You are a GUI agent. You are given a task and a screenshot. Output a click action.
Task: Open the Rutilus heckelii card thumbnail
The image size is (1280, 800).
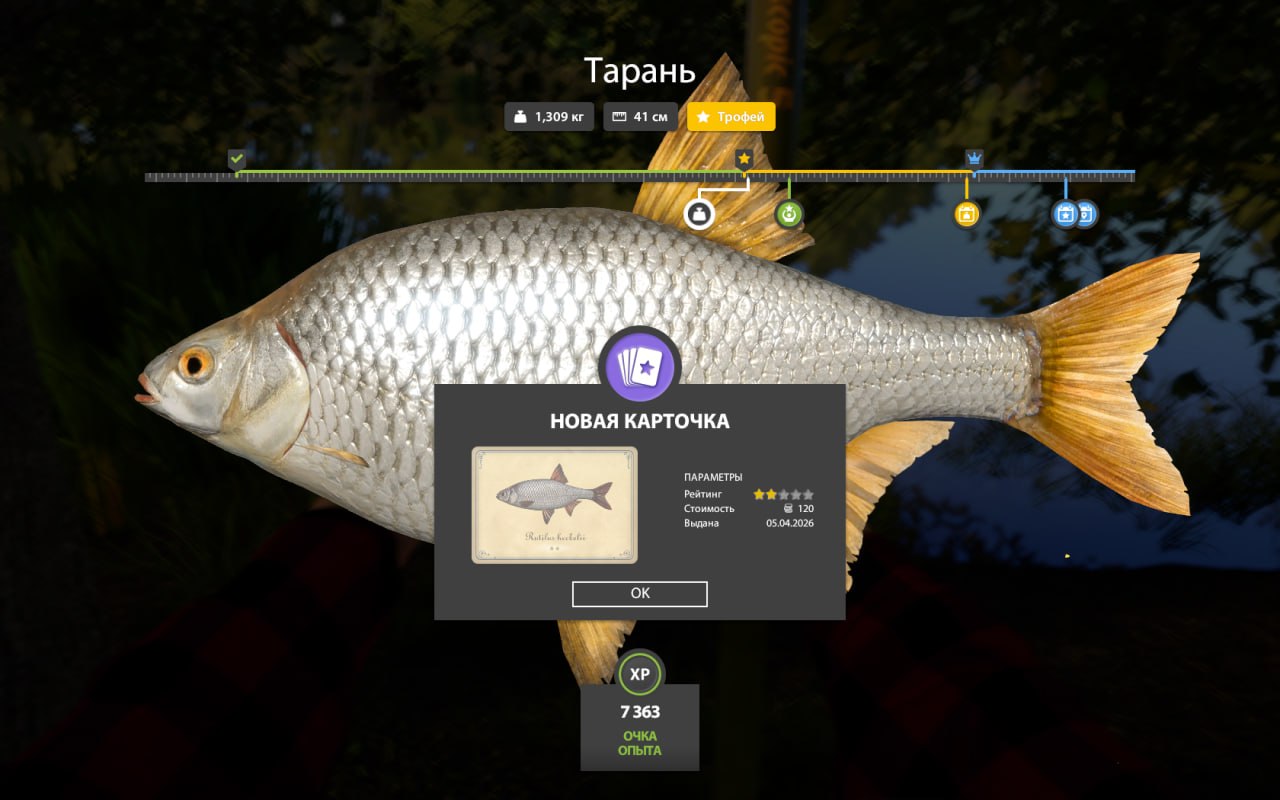tap(556, 505)
